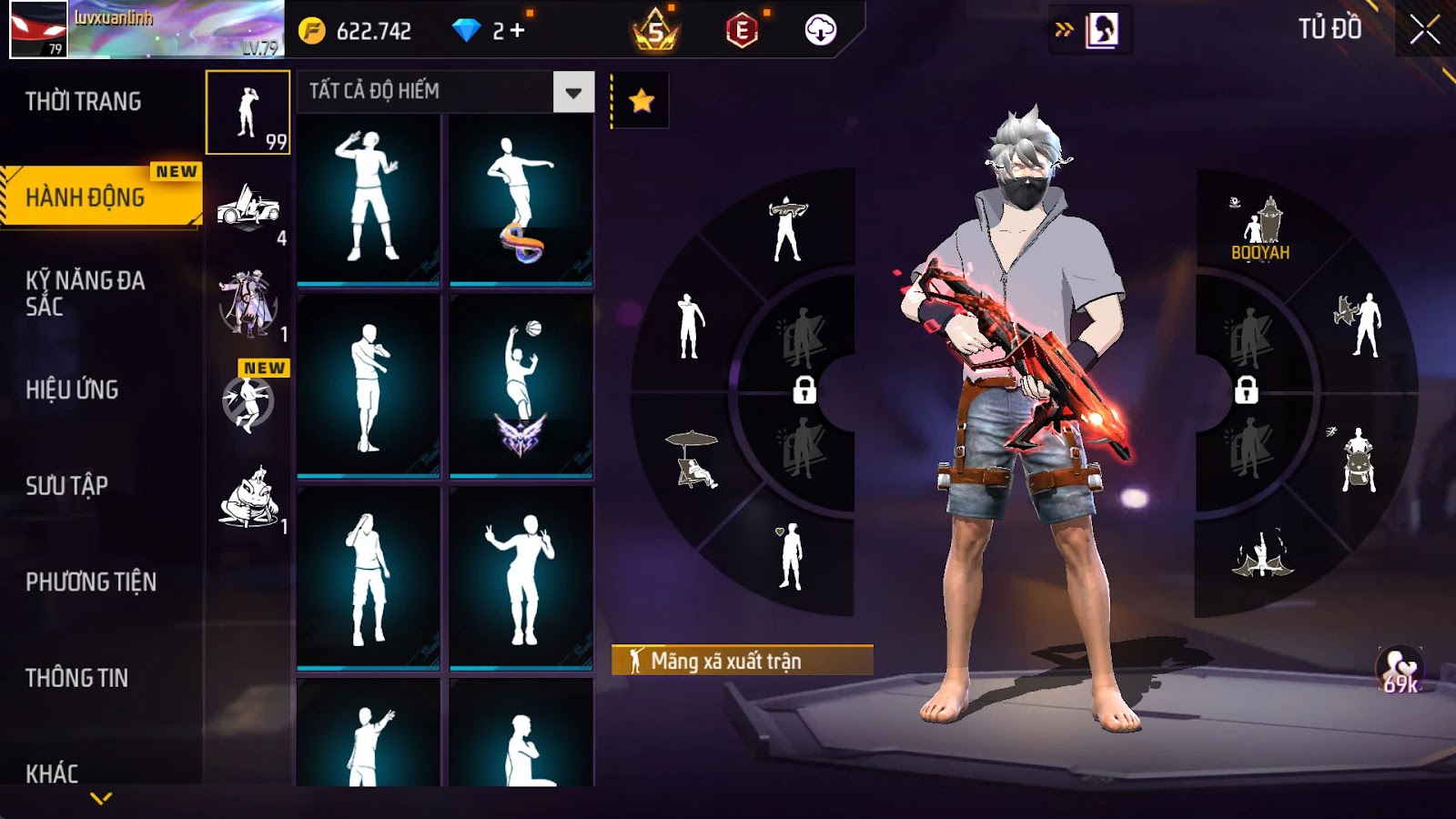Open the THÔNG TIN section
This screenshot has width=1456, height=819.
point(76,678)
